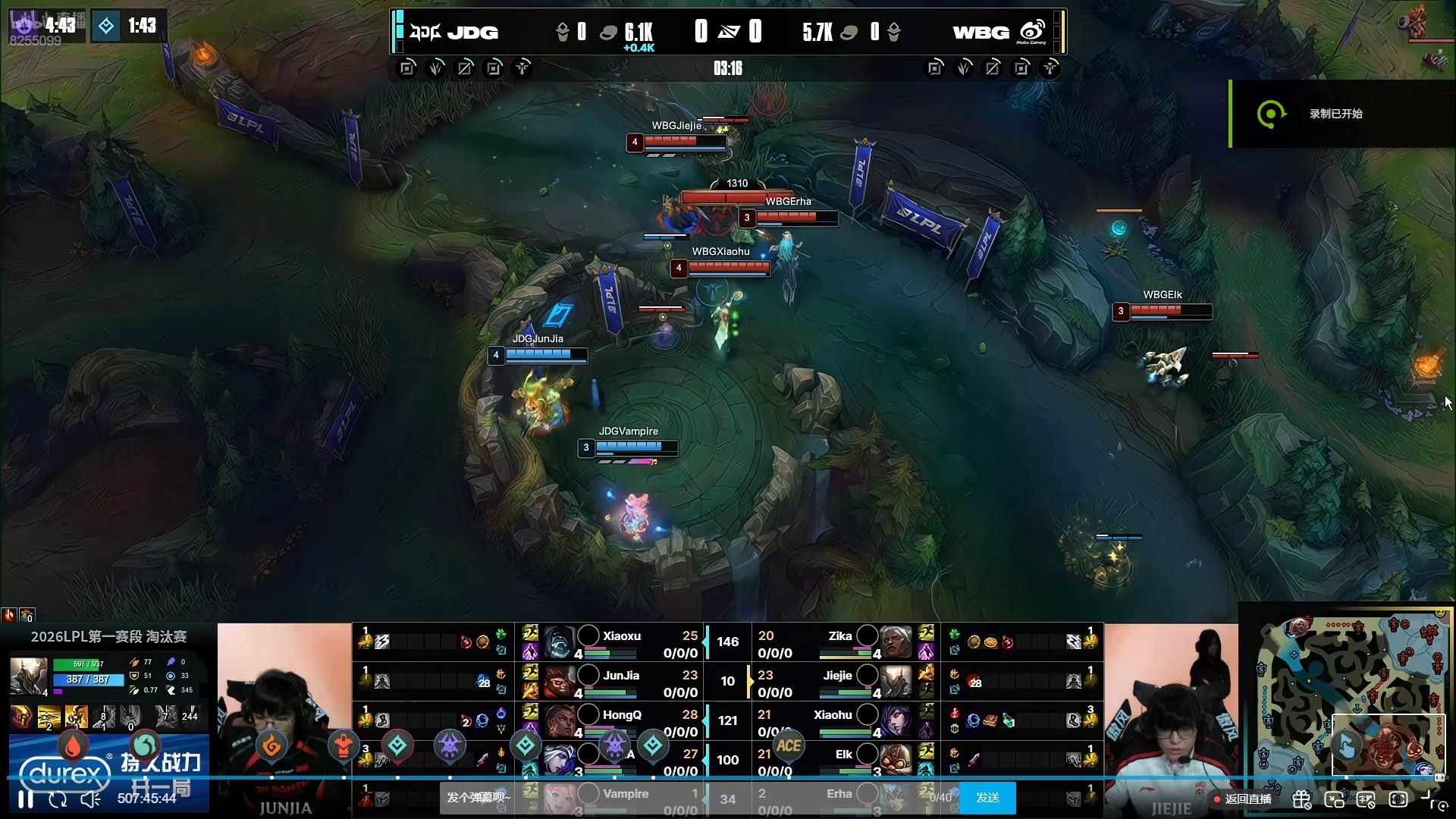This screenshot has height=819, width=1456.
Task: Mute the video volume speaker
Action: pos(90,799)
